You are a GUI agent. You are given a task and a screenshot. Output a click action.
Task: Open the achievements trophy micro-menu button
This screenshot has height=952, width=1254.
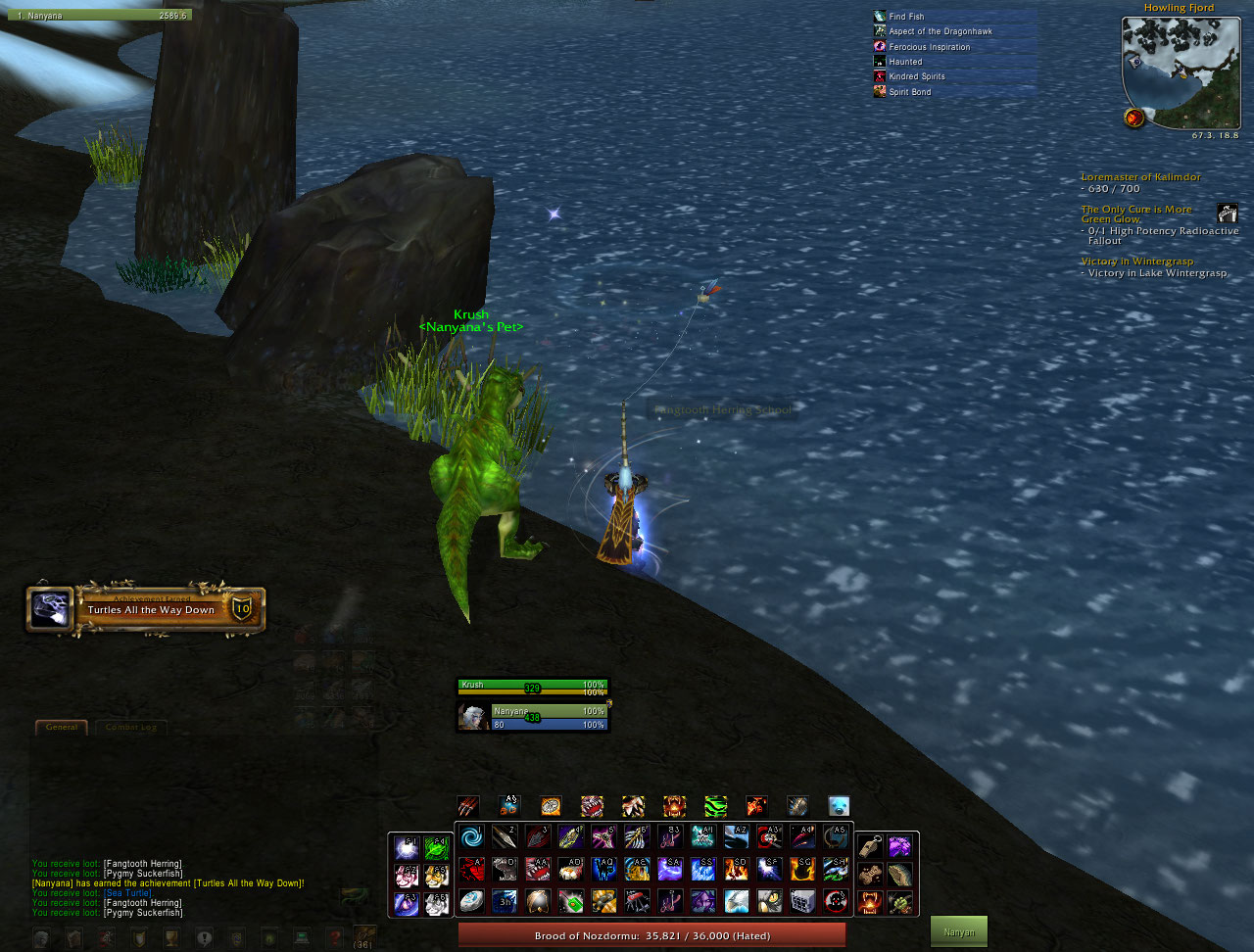pyautogui.click(x=170, y=938)
